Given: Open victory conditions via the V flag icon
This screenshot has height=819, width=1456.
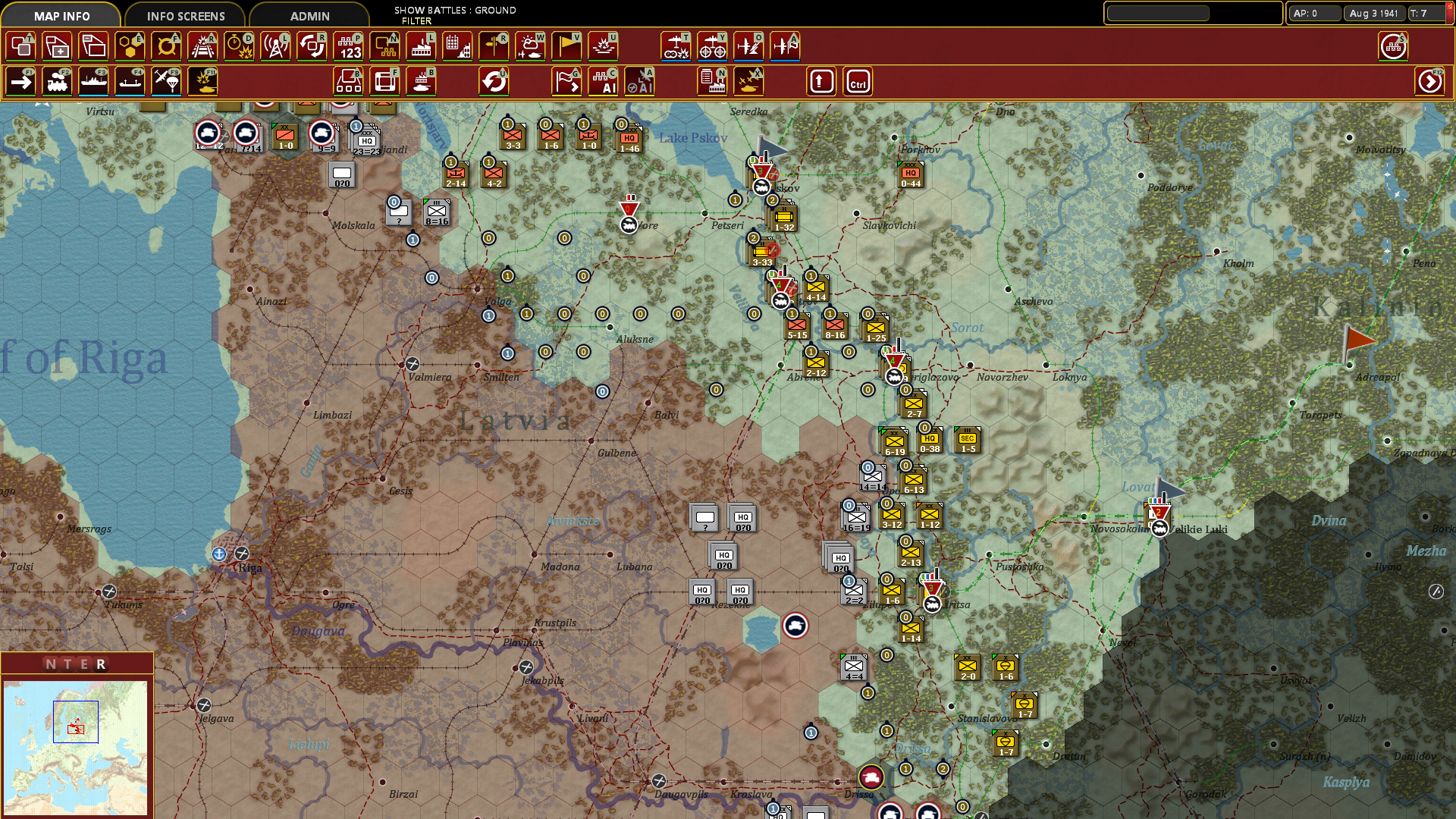Looking at the screenshot, I should (566, 45).
